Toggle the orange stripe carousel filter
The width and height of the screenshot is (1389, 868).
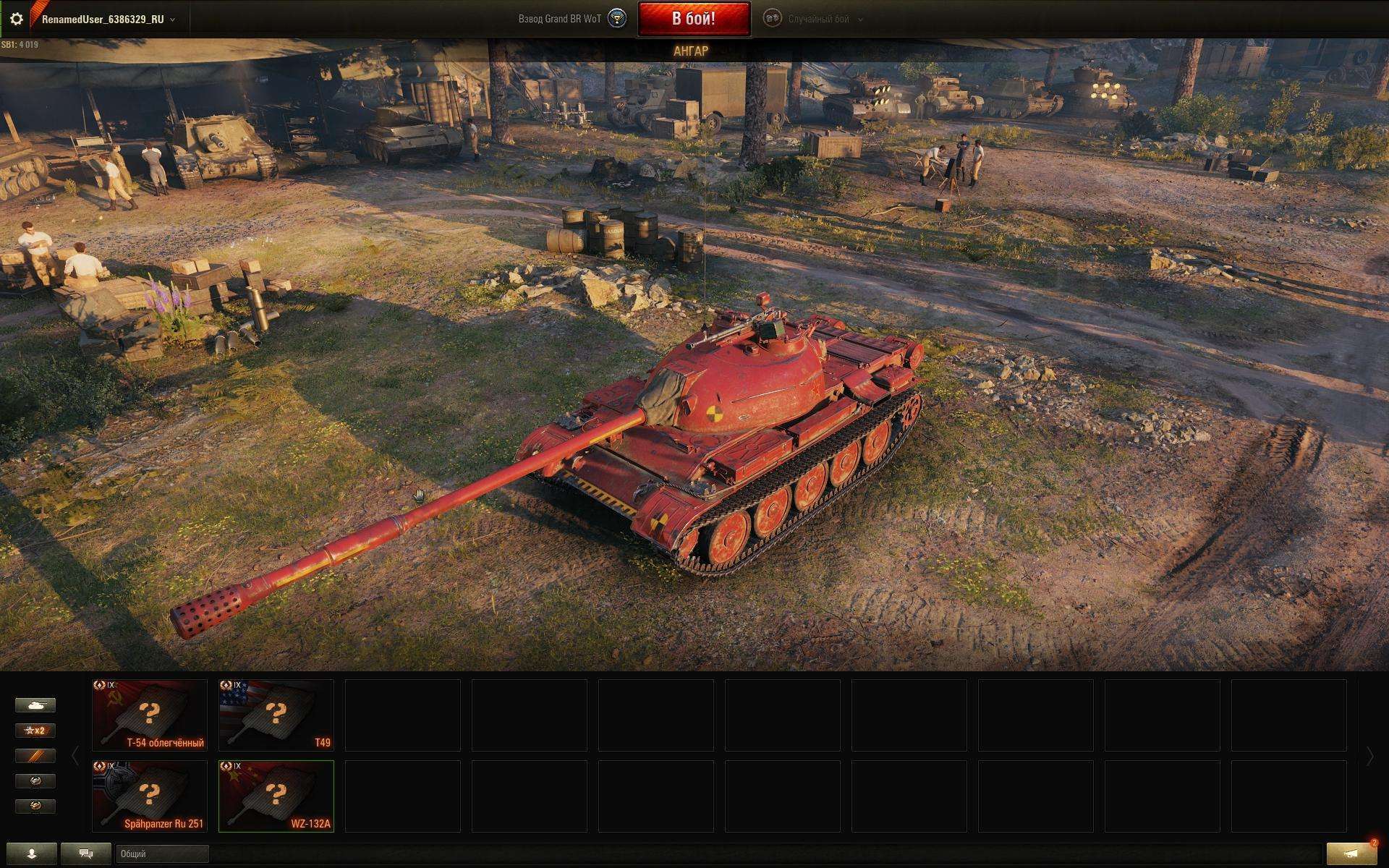pyautogui.click(x=35, y=756)
